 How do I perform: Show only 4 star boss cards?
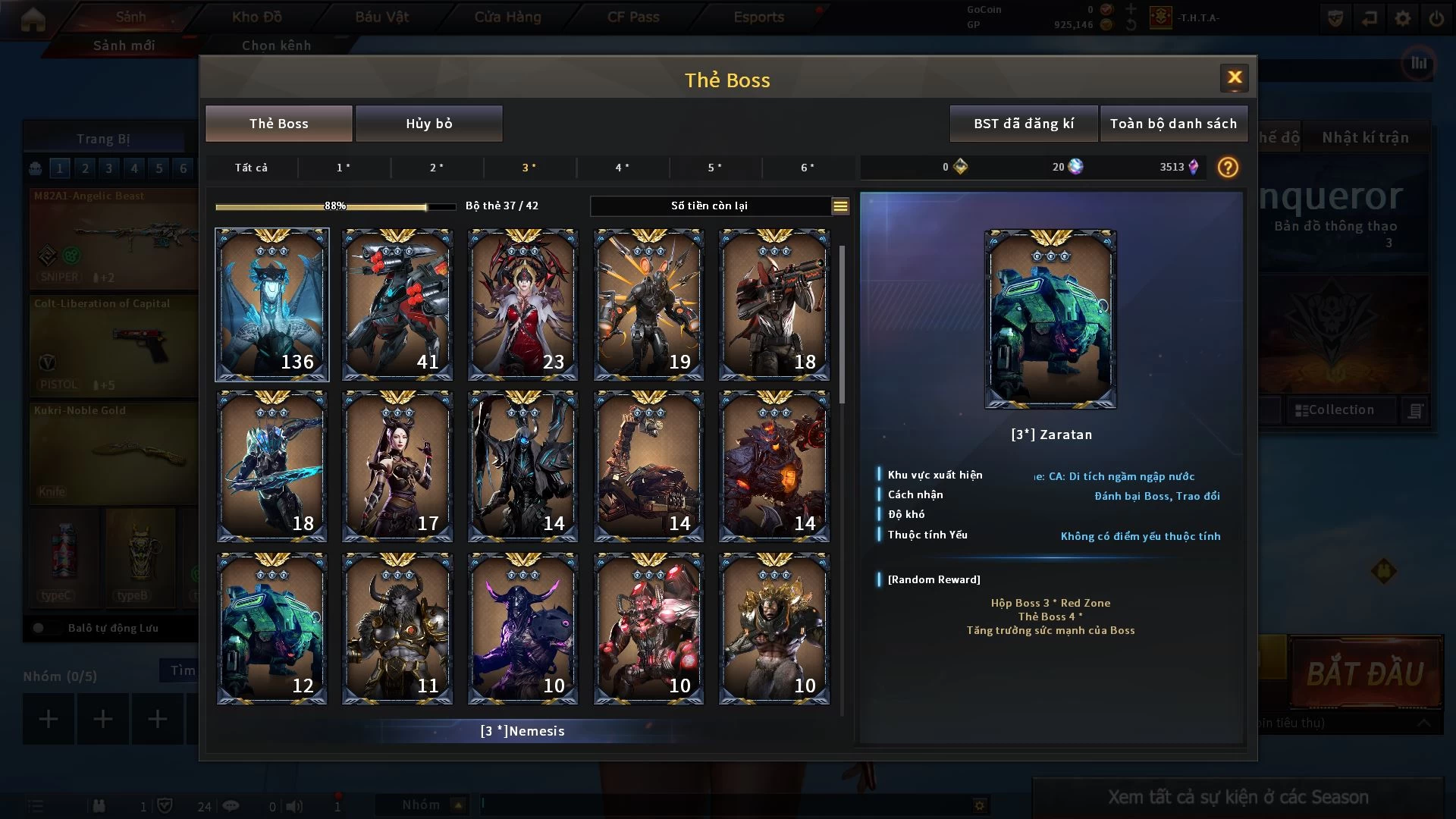pos(622,168)
